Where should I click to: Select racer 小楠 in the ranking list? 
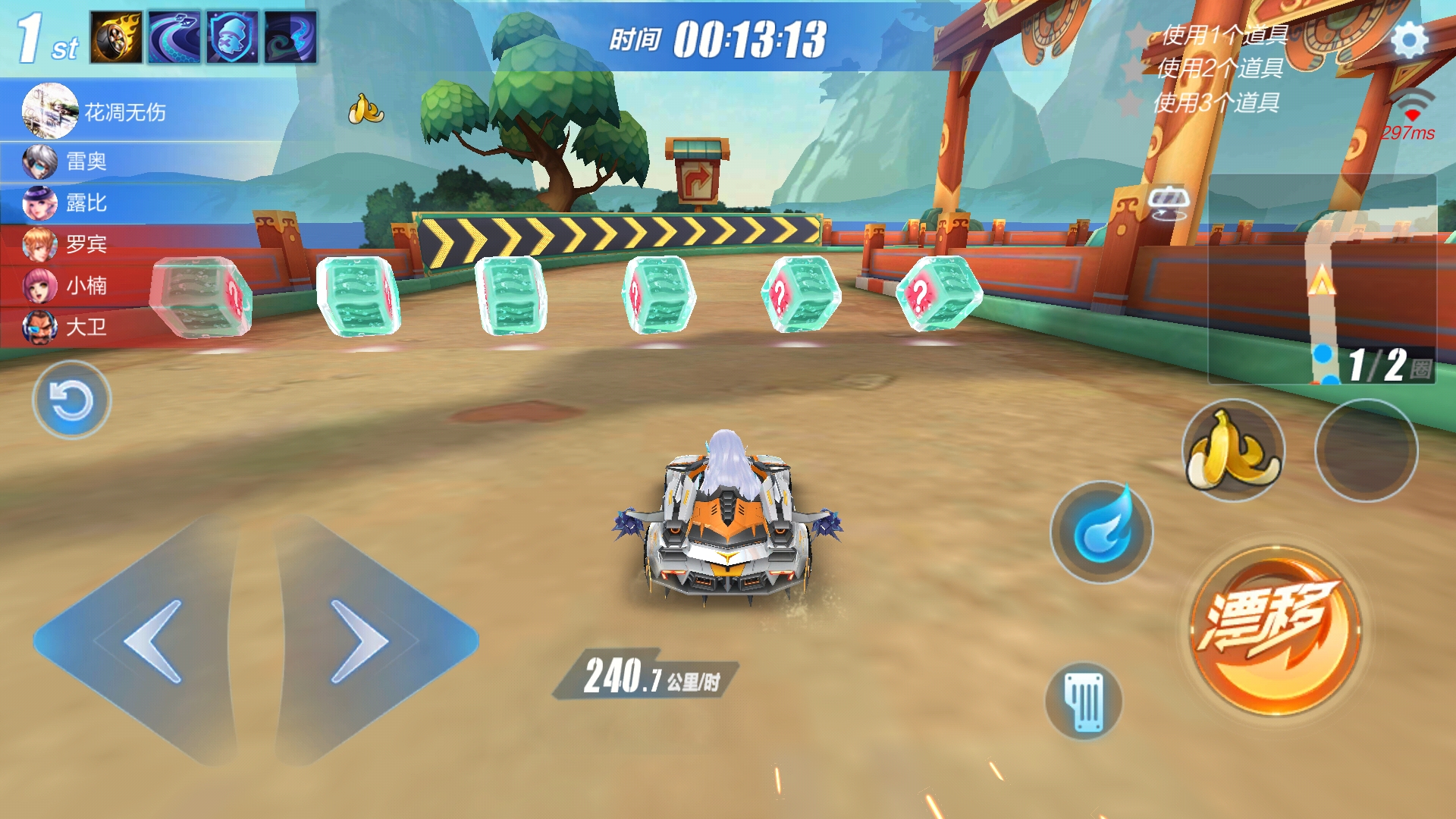pyautogui.click(x=86, y=286)
